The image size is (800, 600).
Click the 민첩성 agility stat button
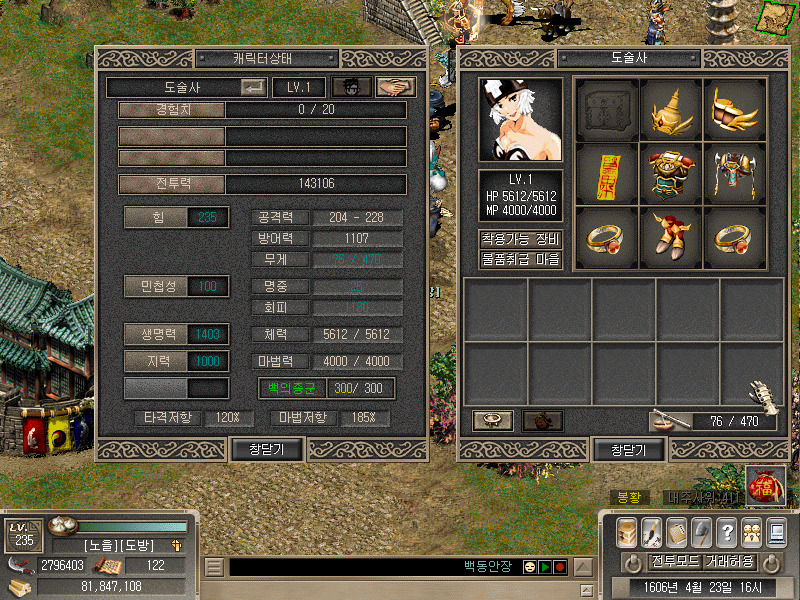tap(156, 287)
